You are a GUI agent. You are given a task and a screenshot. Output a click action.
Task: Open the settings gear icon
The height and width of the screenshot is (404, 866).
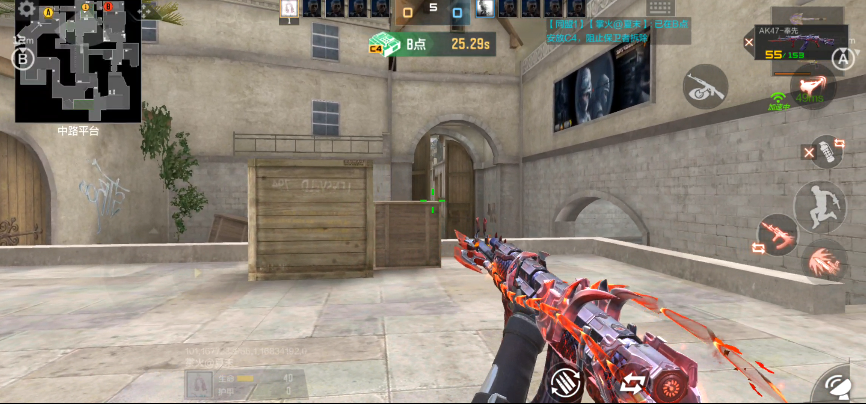pos(26,10)
